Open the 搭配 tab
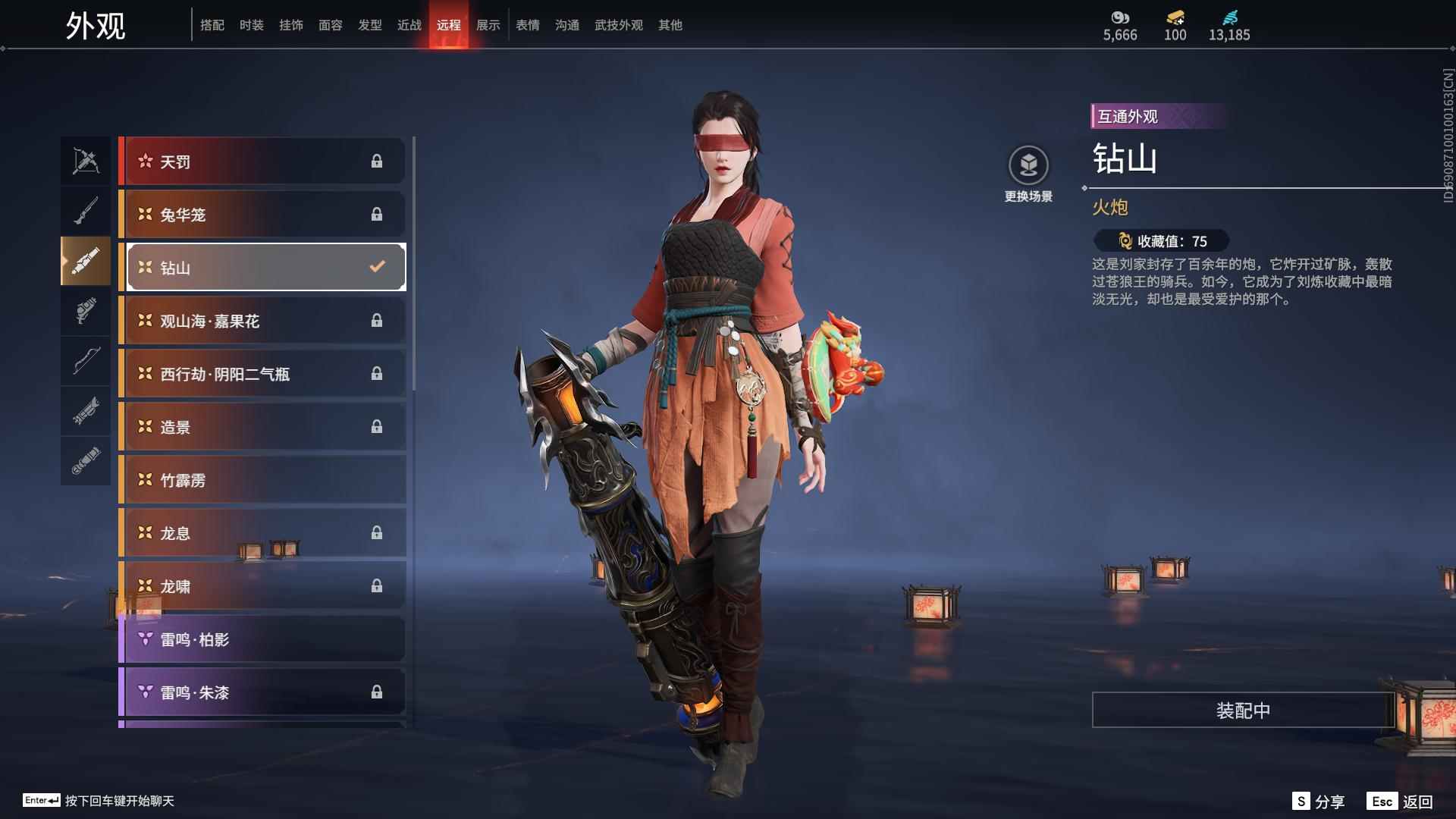 point(212,25)
